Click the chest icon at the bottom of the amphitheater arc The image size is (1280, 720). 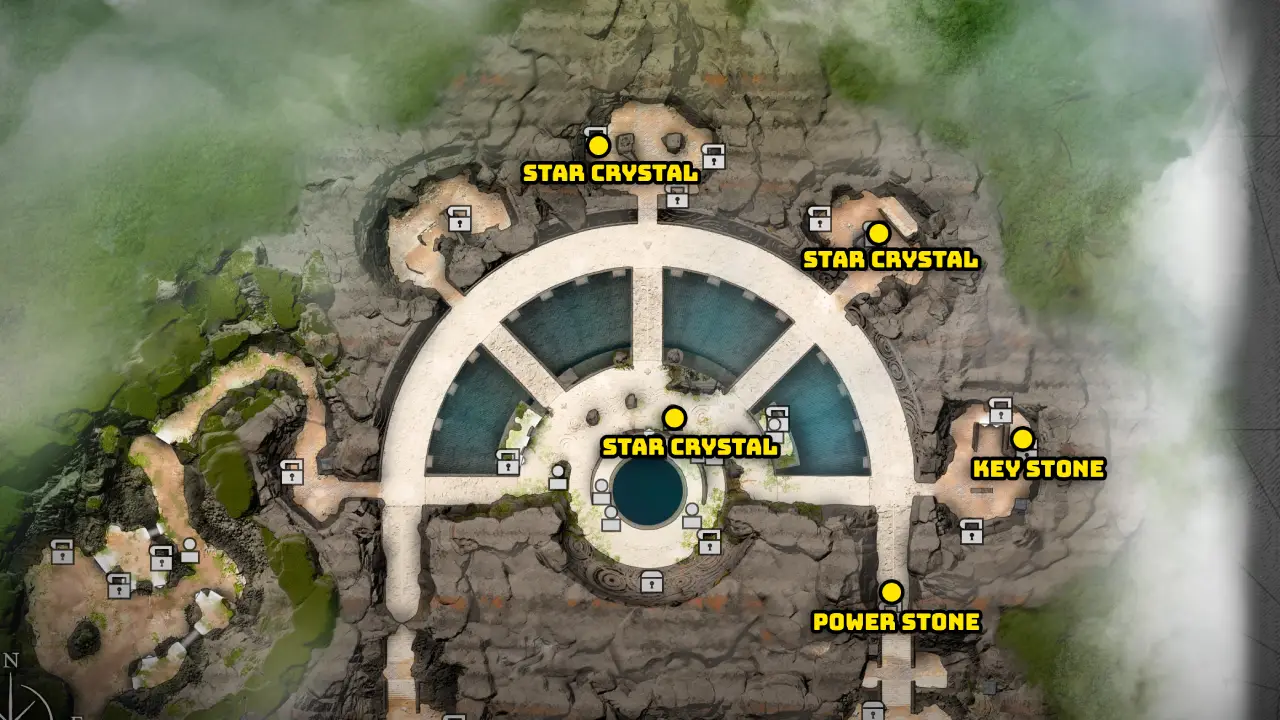[650, 582]
